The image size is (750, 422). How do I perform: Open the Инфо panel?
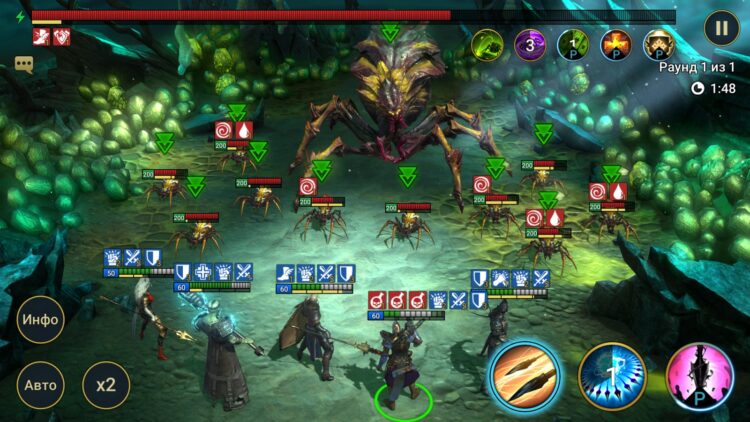click(41, 320)
